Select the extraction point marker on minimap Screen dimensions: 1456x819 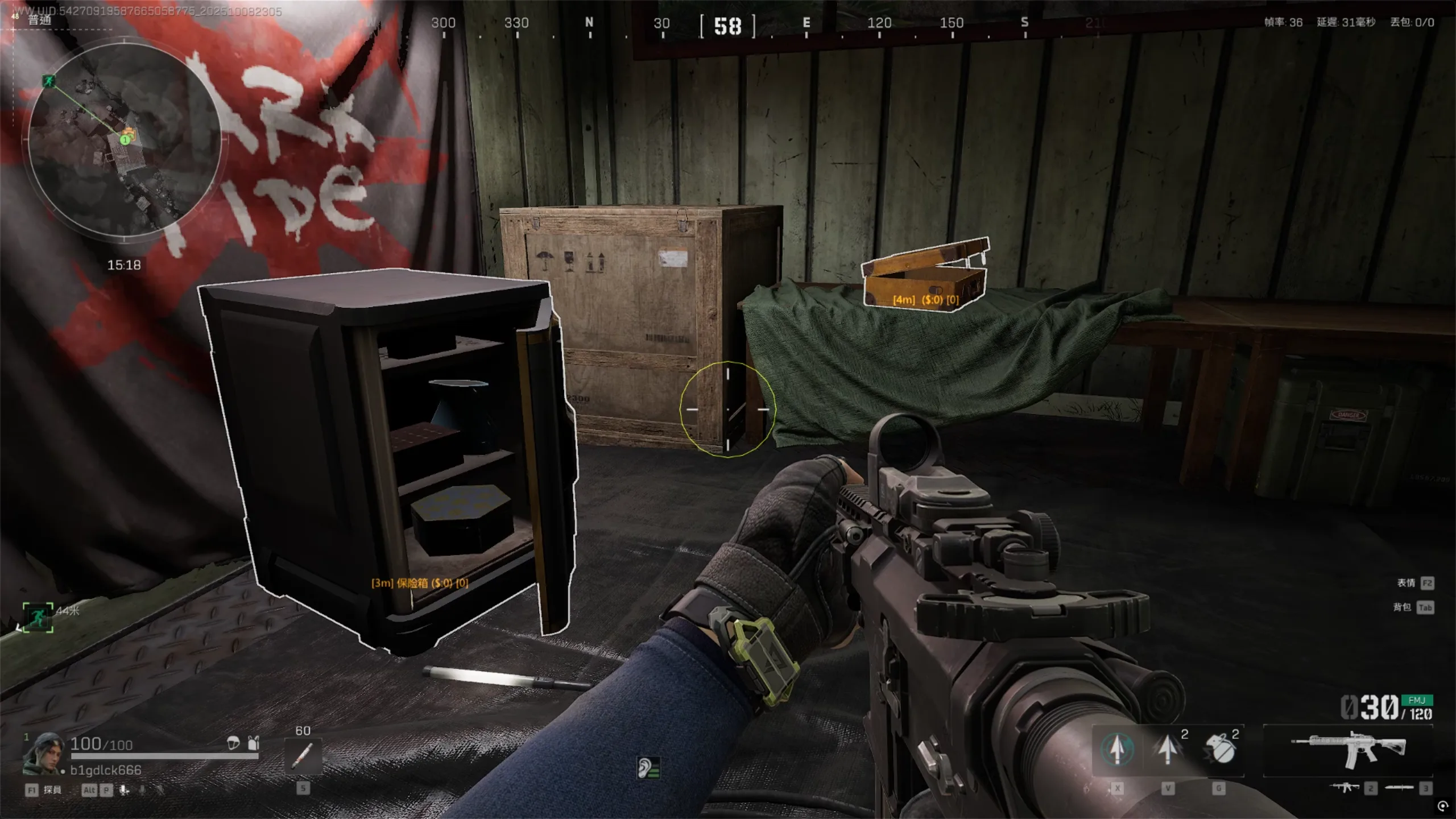49,81
